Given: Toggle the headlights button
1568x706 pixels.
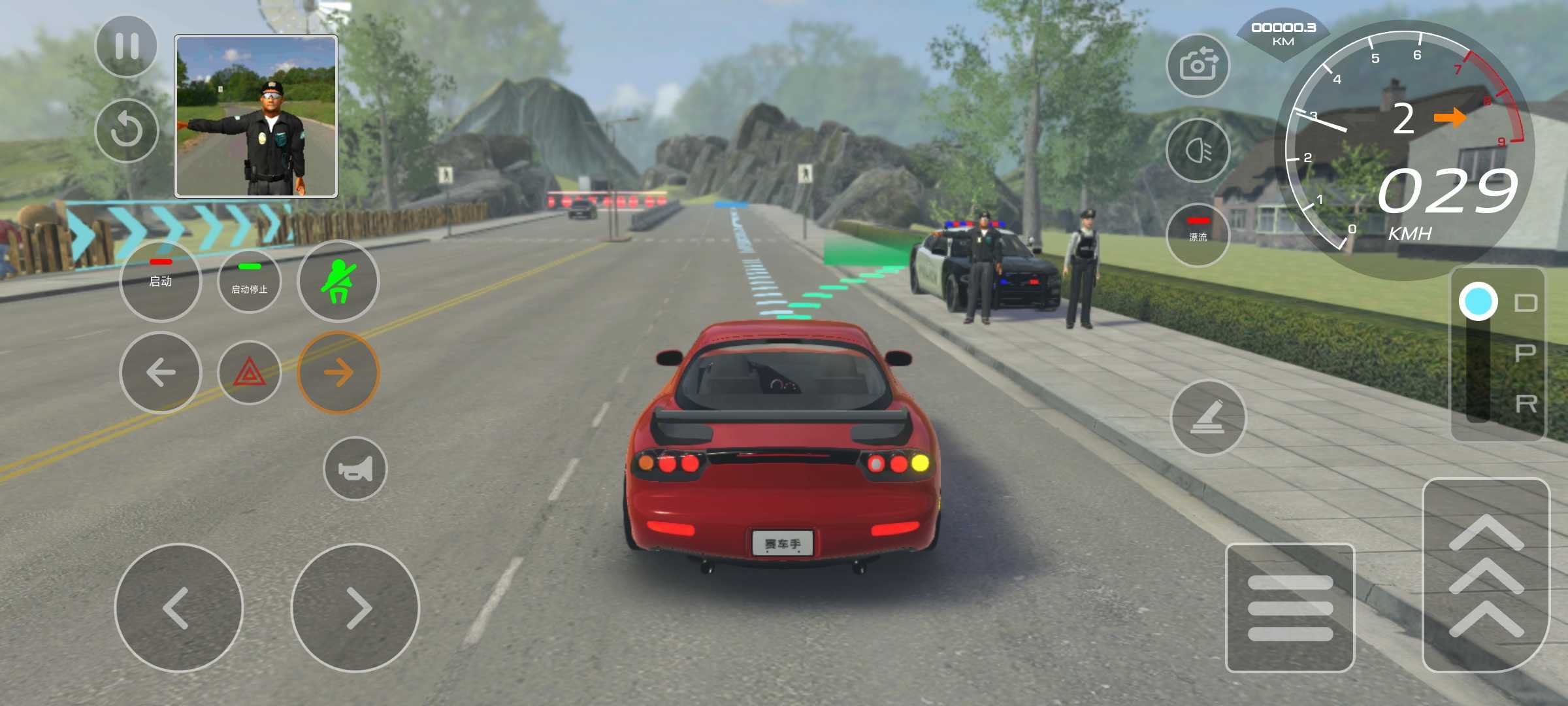Looking at the screenshot, I should [1198, 150].
